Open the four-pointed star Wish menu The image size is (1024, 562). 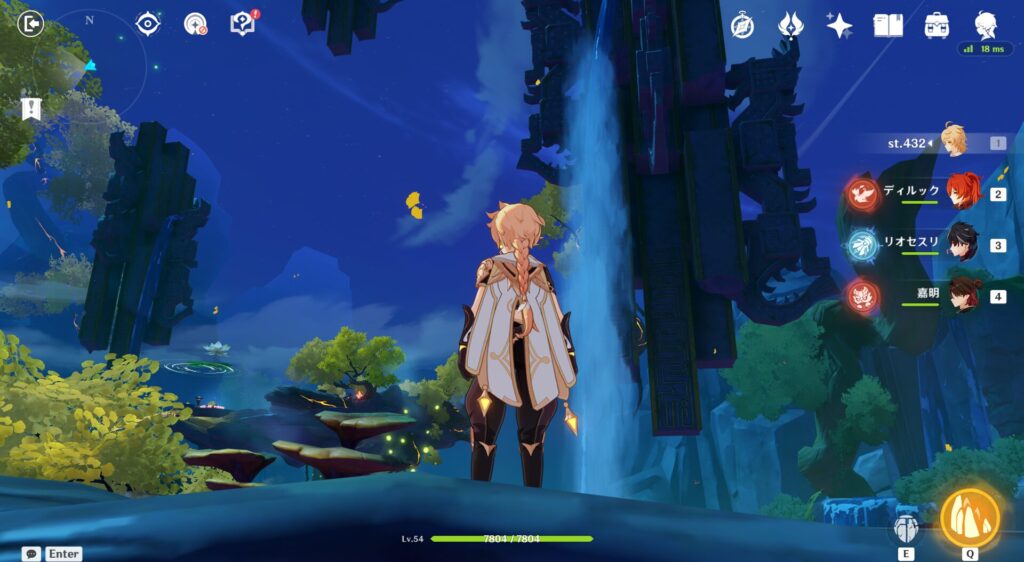click(x=839, y=25)
